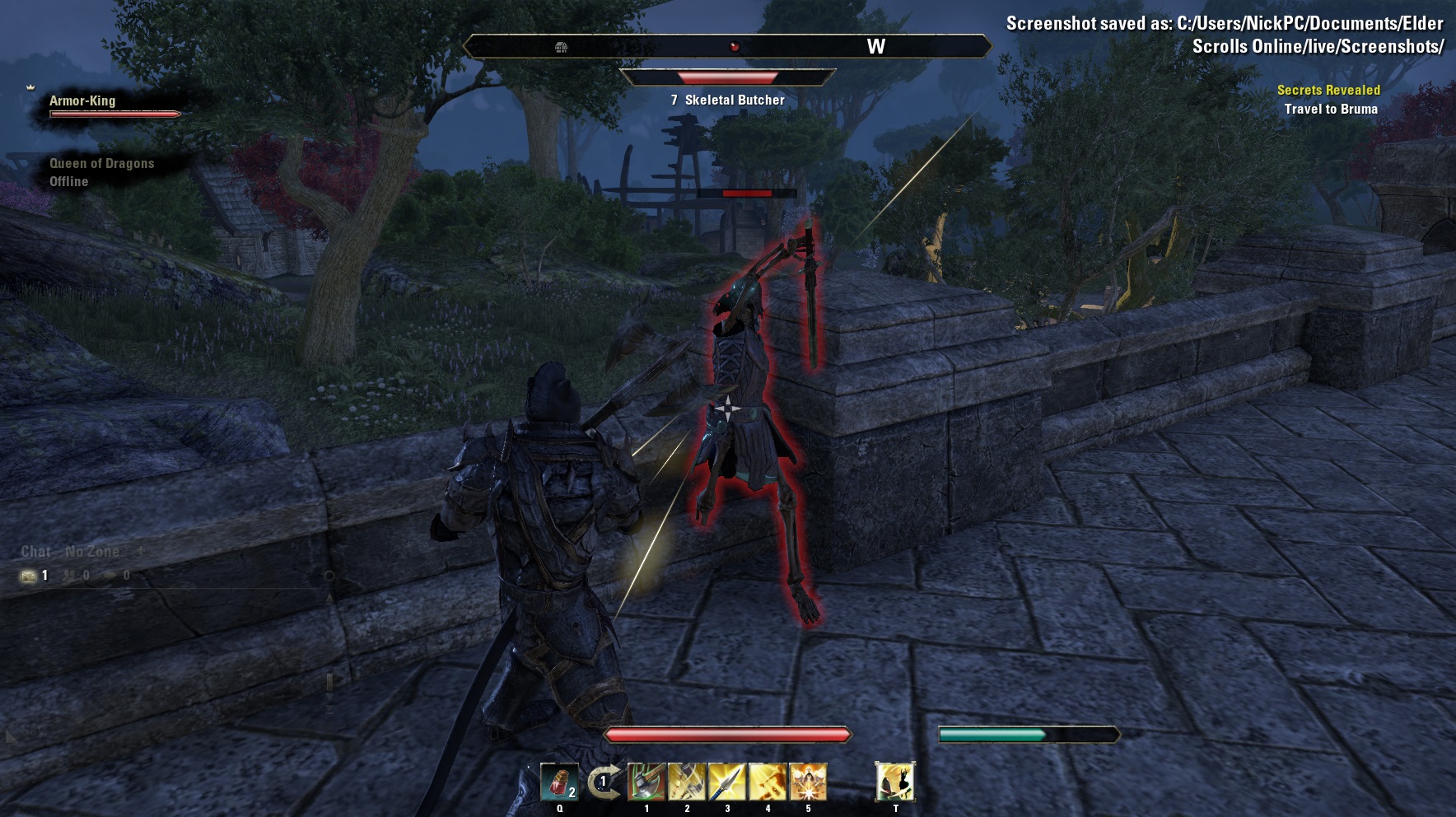Cast the radiant winged burst ability

(x=808, y=782)
